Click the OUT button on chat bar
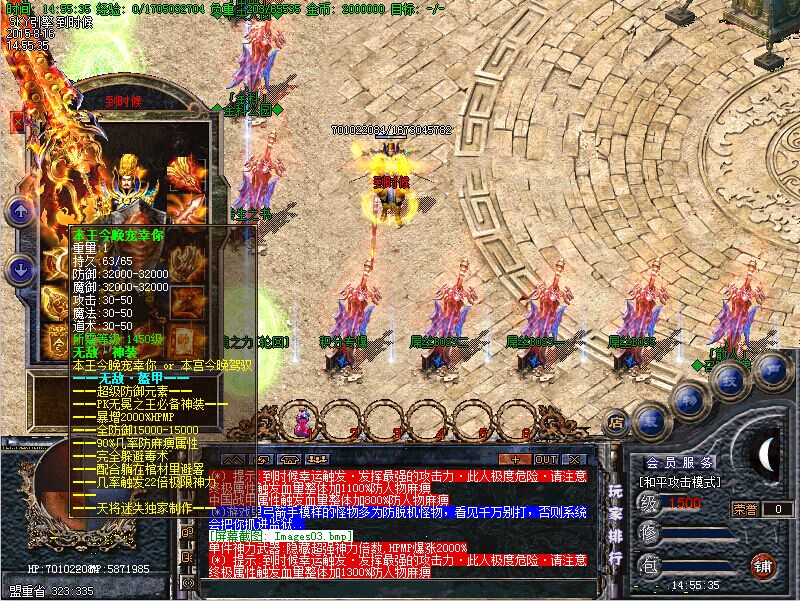 [546, 459]
